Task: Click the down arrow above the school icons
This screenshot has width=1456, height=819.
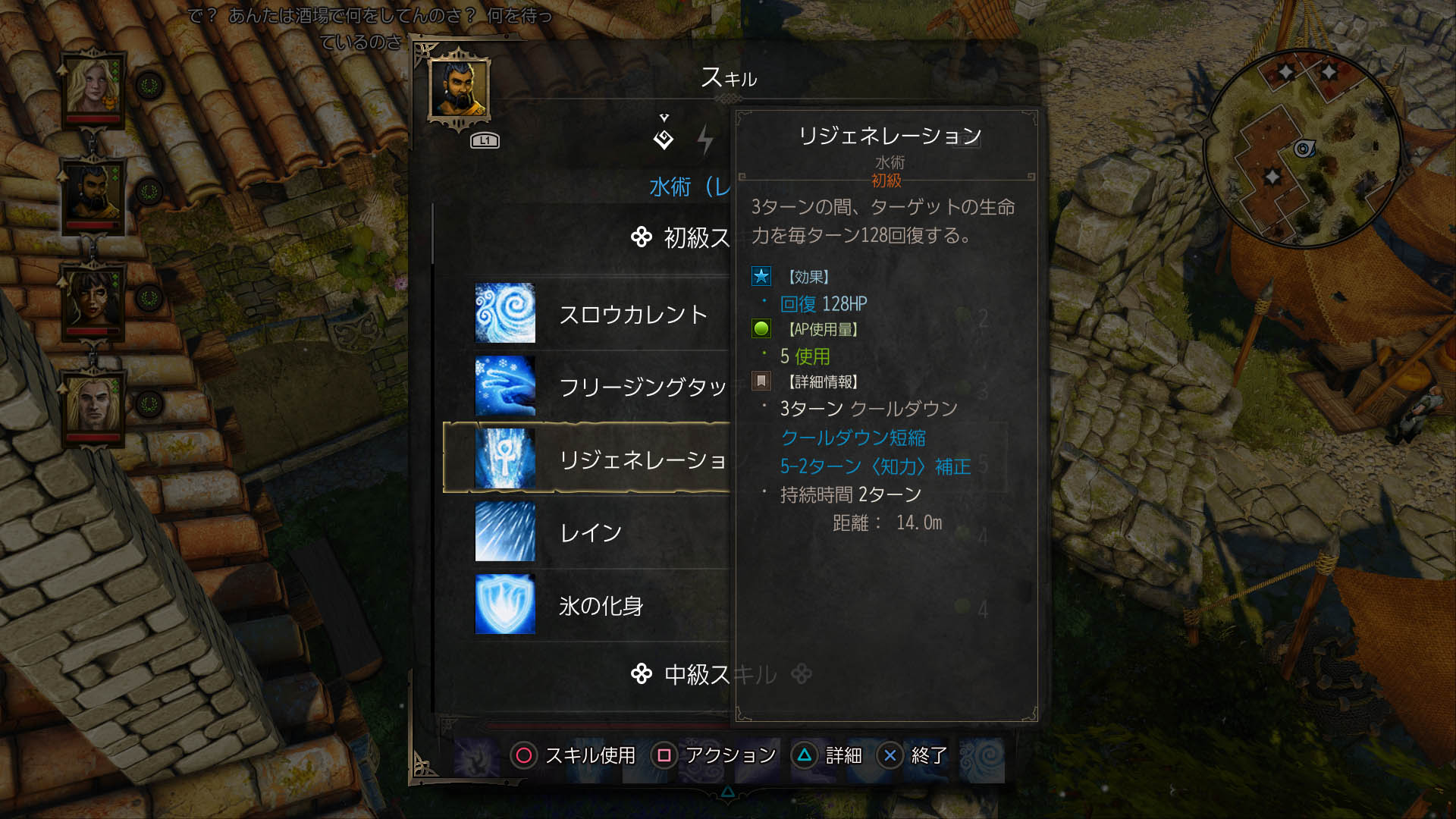Action: pos(665,116)
